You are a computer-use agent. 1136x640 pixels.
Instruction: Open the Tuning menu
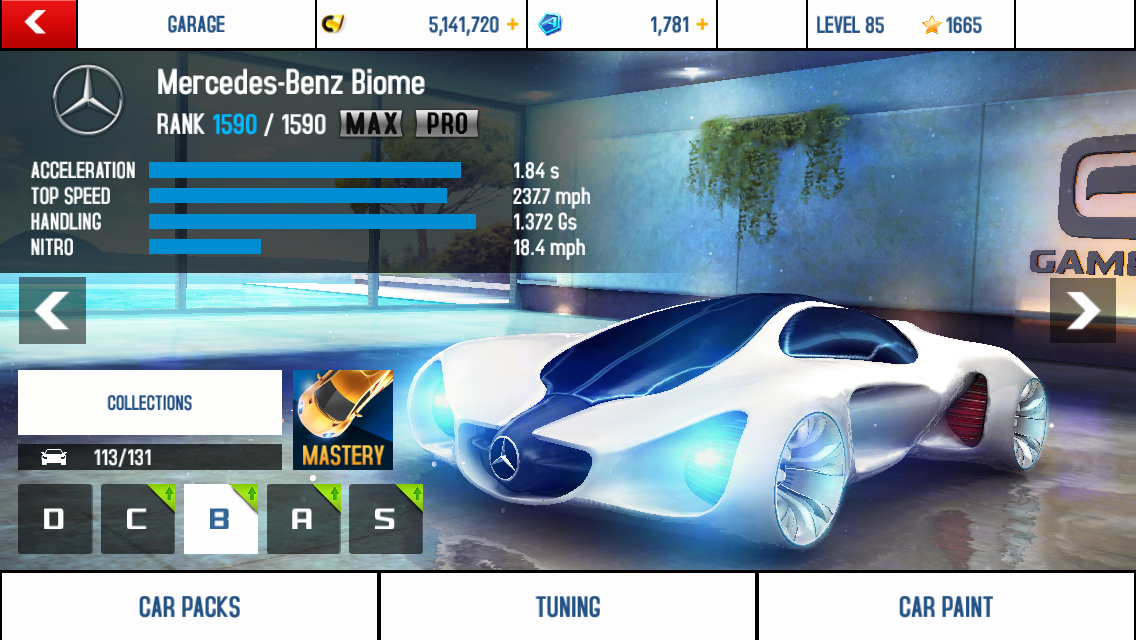567,606
